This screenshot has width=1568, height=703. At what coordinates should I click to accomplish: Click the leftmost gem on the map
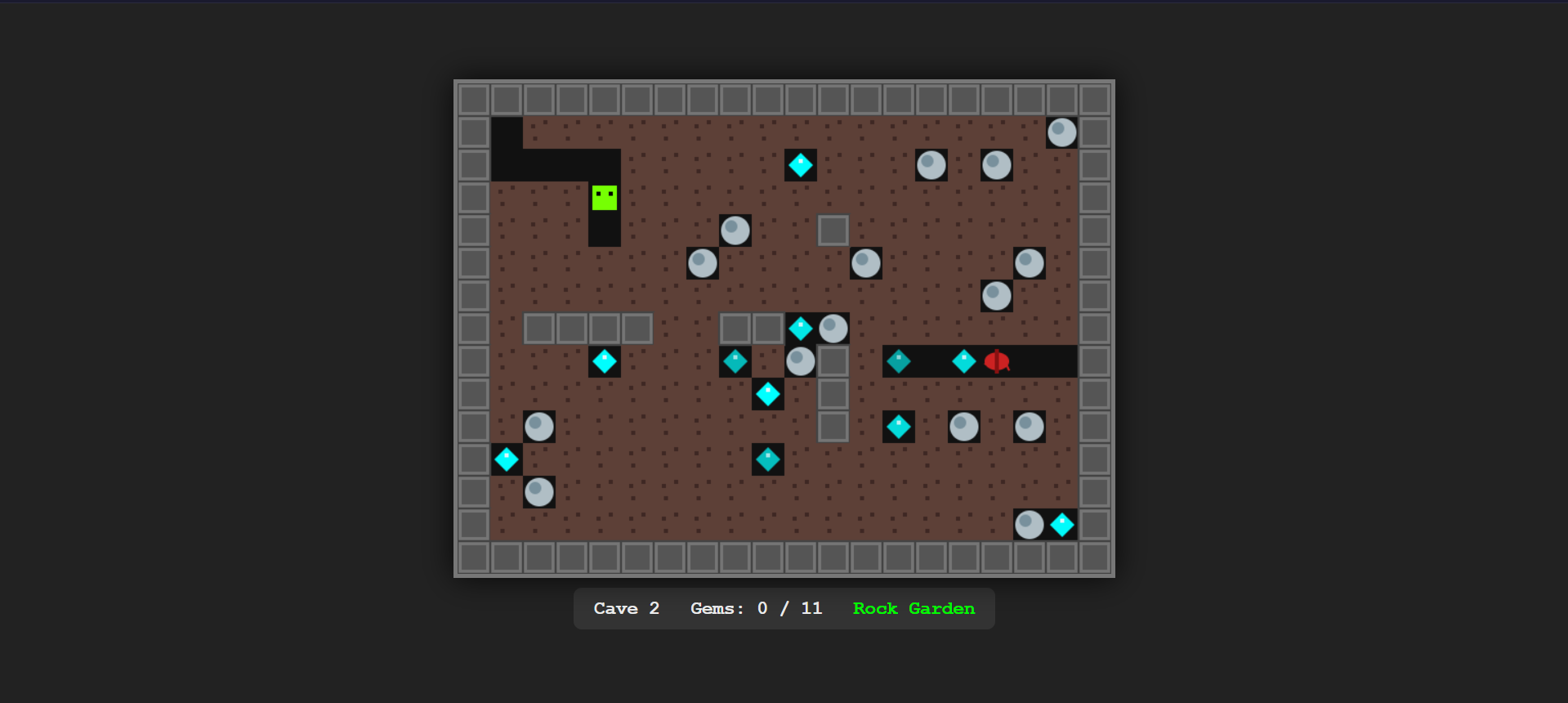(x=507, y=459)
